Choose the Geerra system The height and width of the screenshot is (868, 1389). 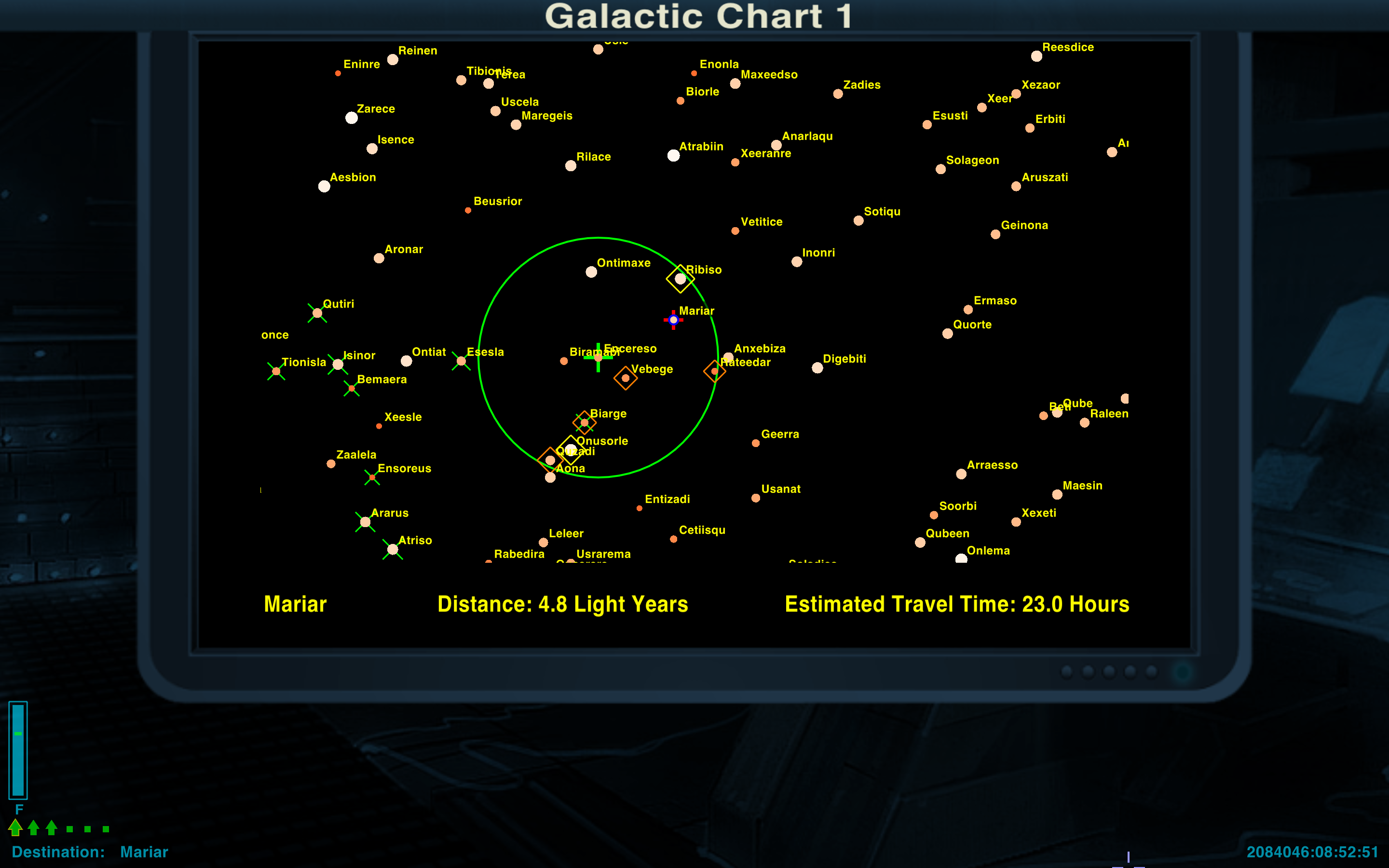coord(755,443)
